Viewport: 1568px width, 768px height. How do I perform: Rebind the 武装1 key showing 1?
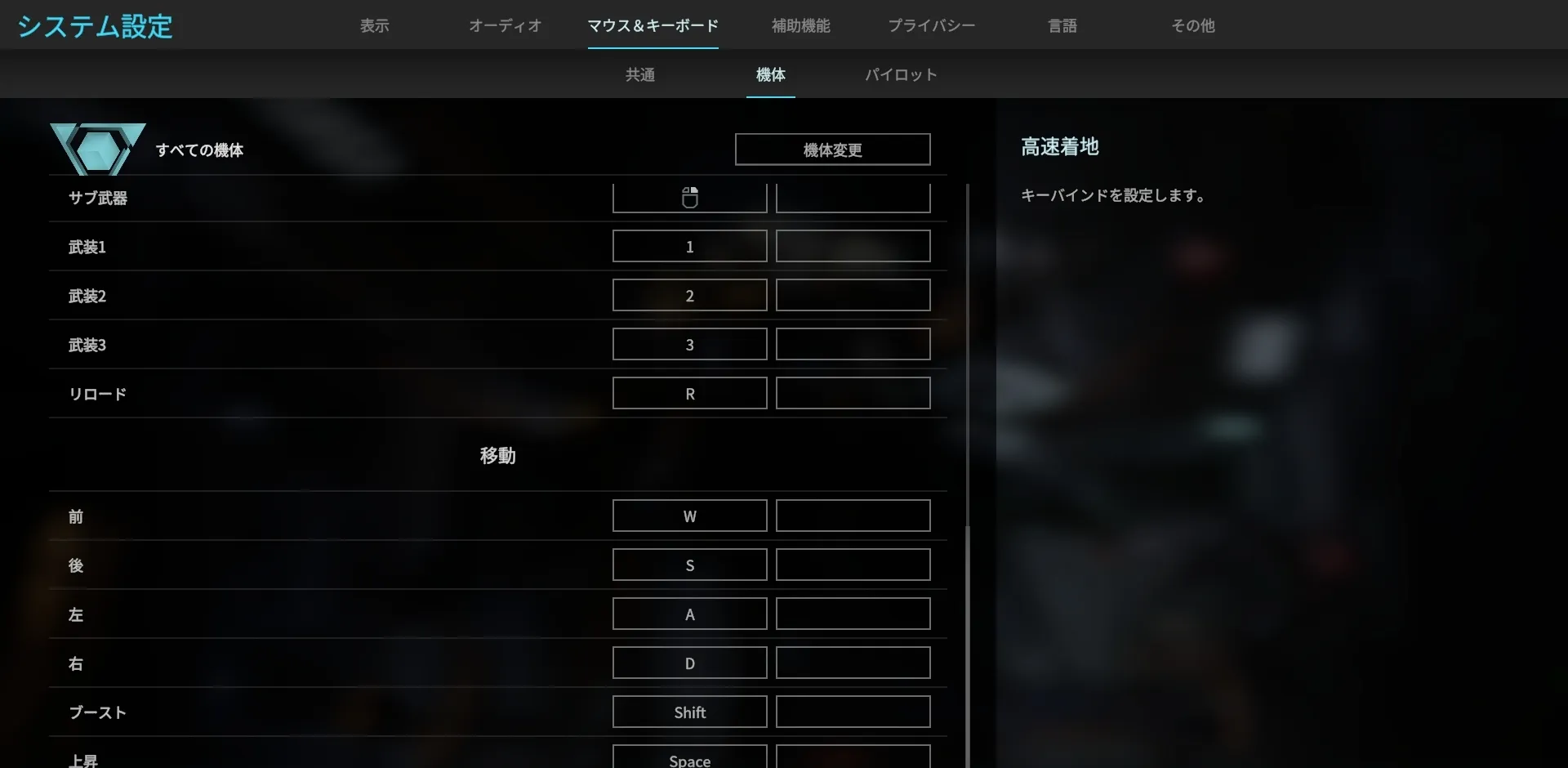click(689, 246)
